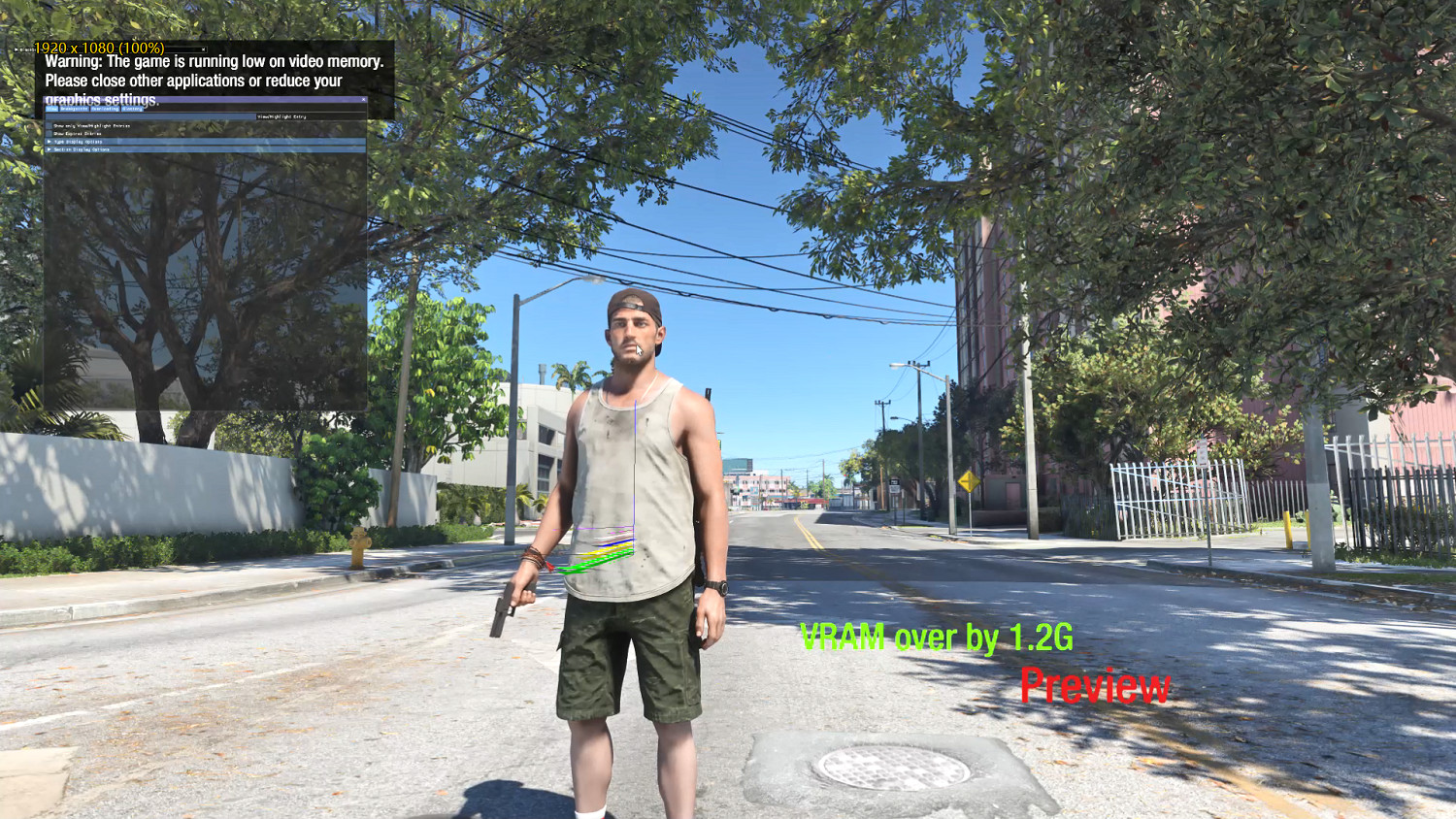
Task: Click the red "Preview" watermark label
Action: click(1095, 688)
